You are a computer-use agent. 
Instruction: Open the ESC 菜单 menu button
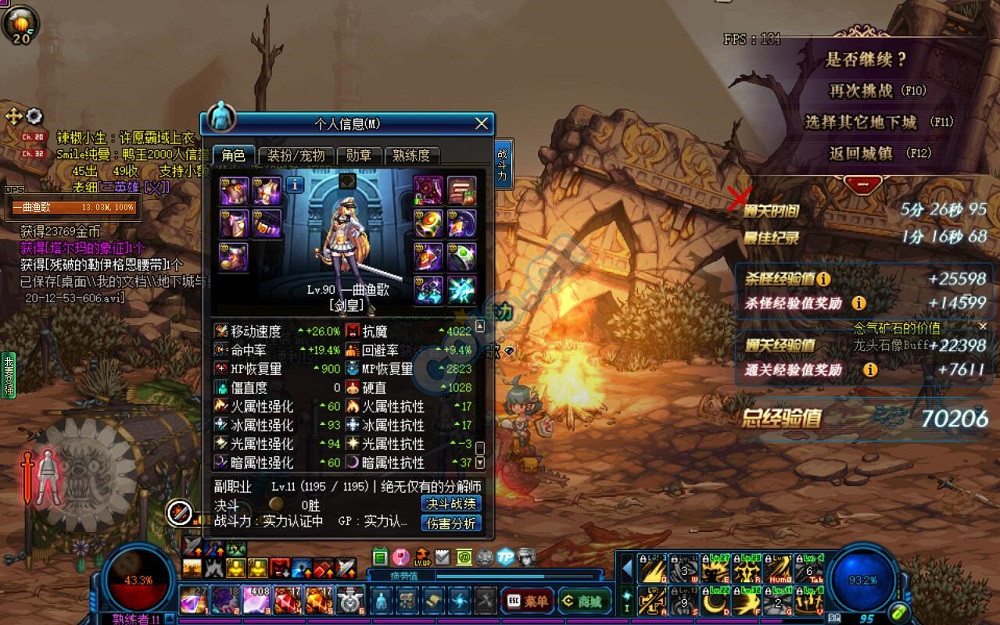click(526, 600)
